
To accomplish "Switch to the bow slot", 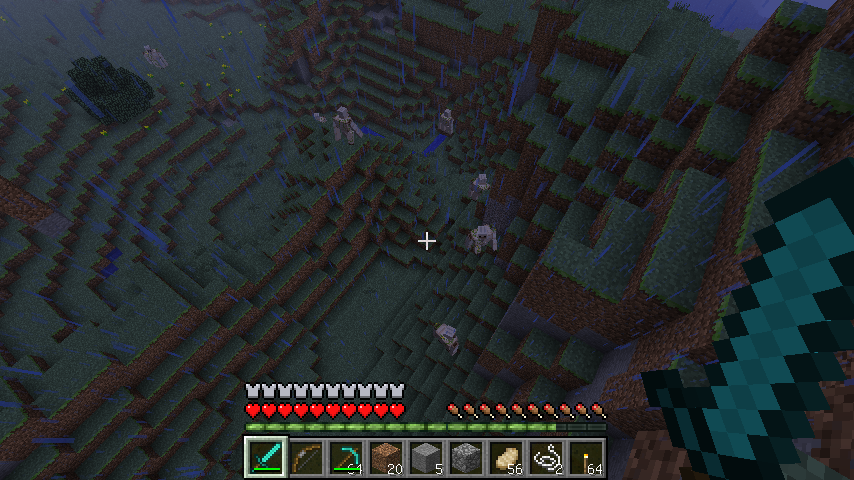I will 306,458.
